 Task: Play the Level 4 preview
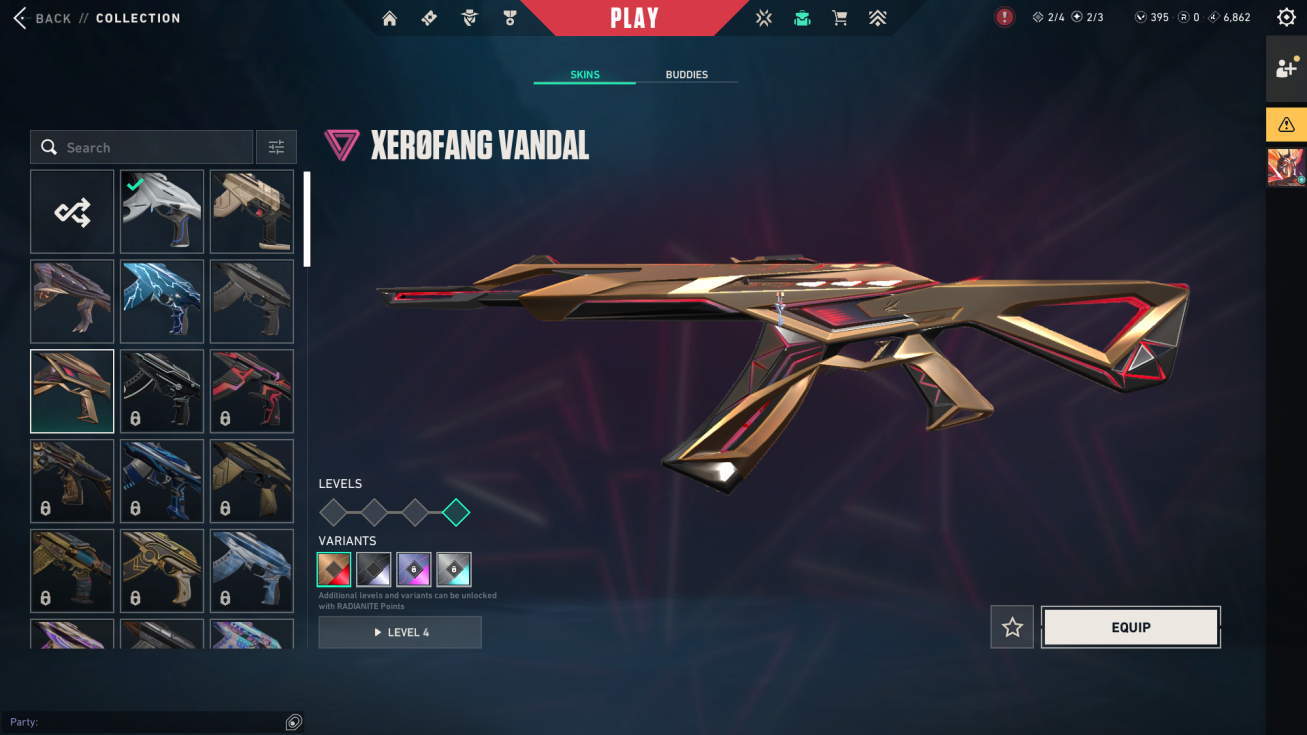point(400,632)
